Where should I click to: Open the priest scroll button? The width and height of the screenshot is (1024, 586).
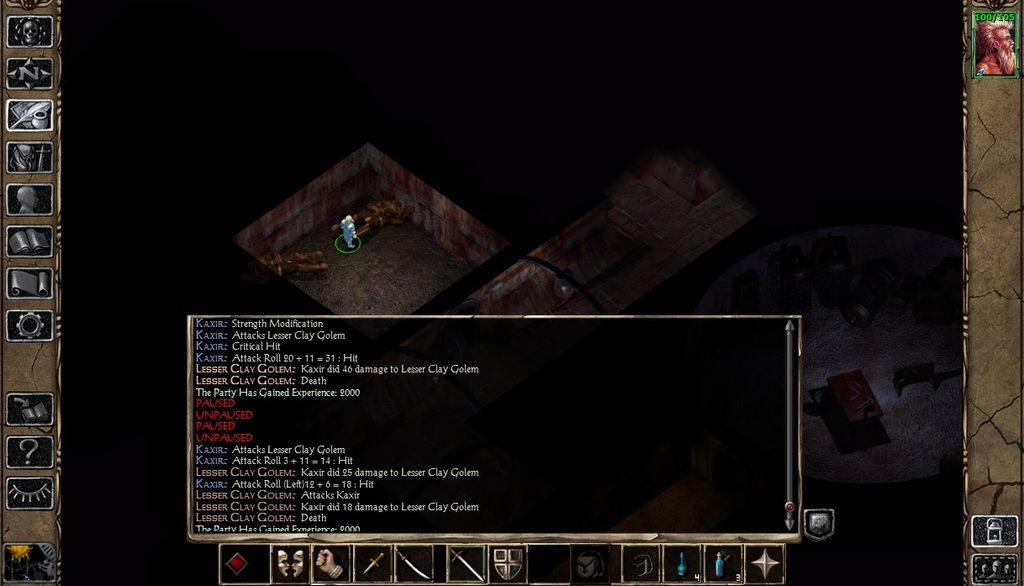[30, 283]
